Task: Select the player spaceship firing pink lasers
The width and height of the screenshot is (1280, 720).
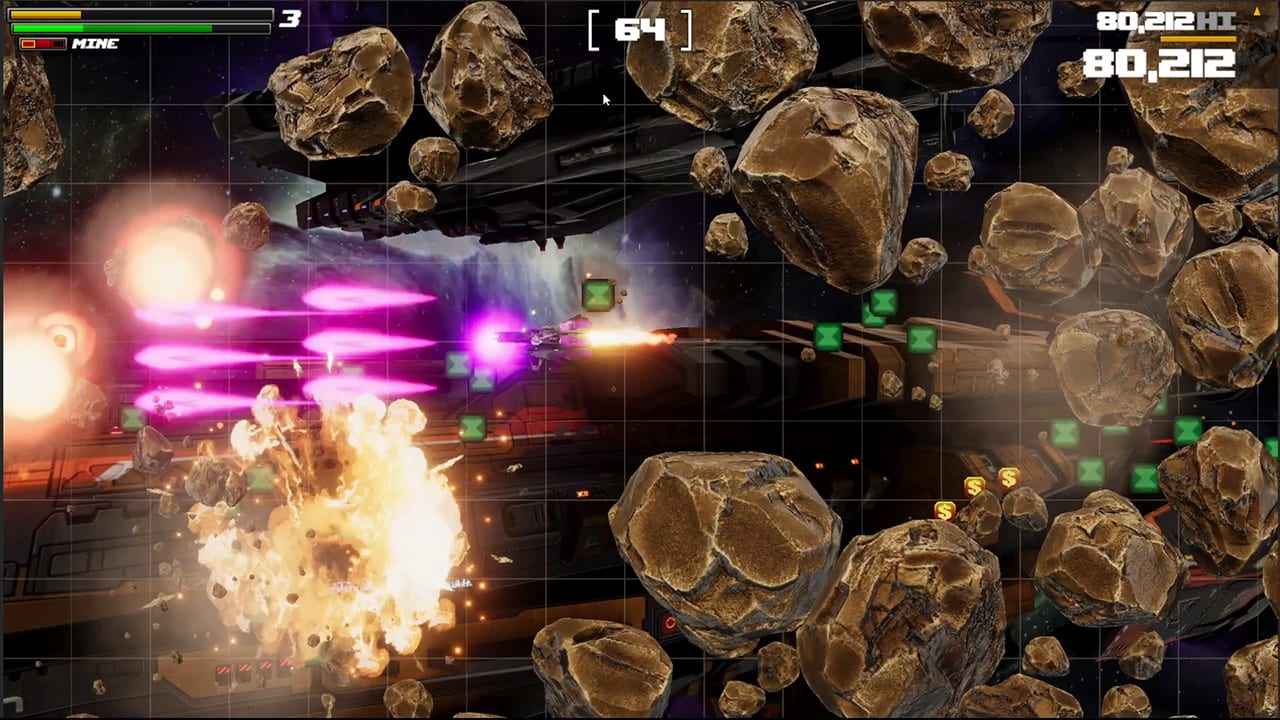Action: [555, 335]
